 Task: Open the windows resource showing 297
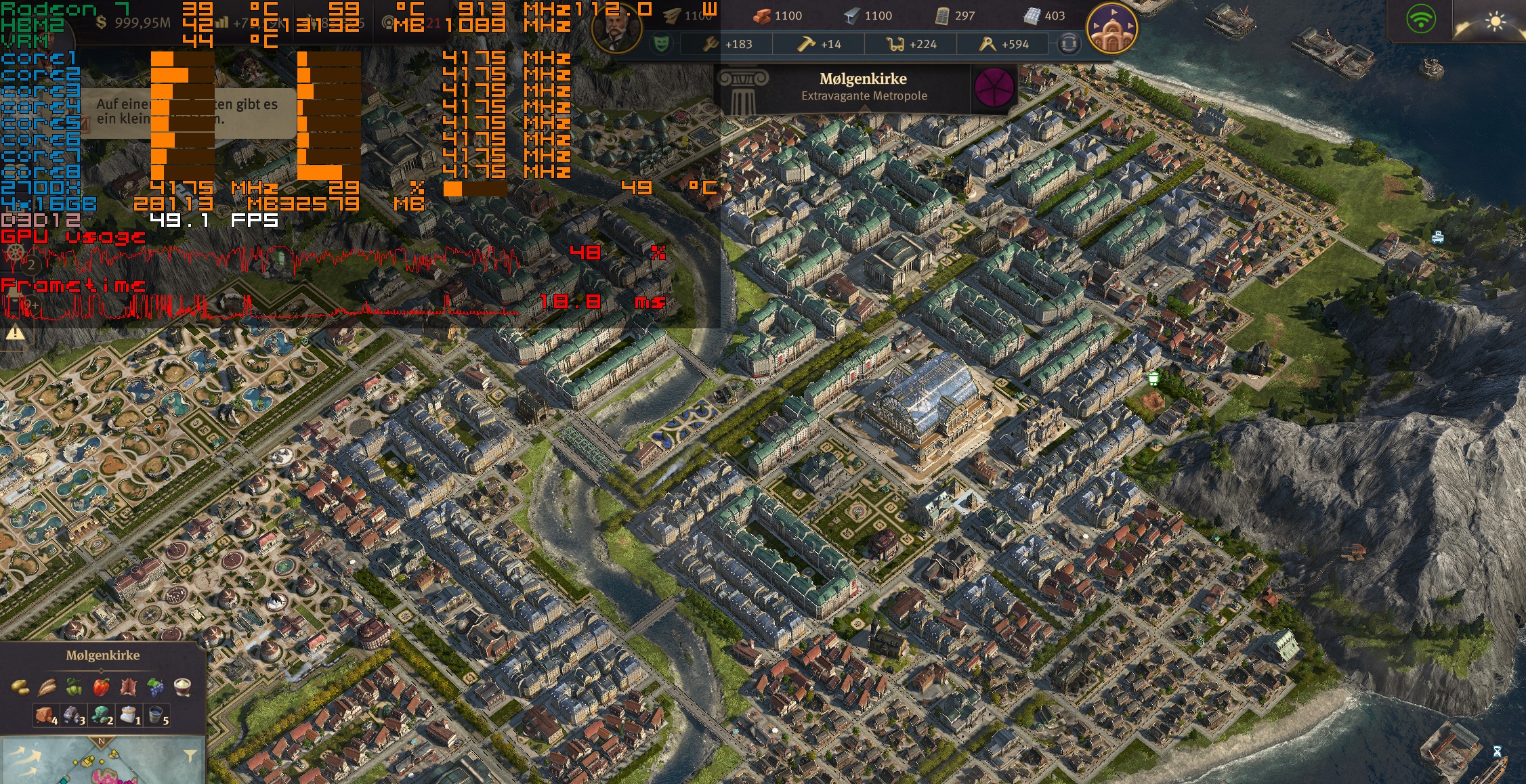(x=944, y=16)
